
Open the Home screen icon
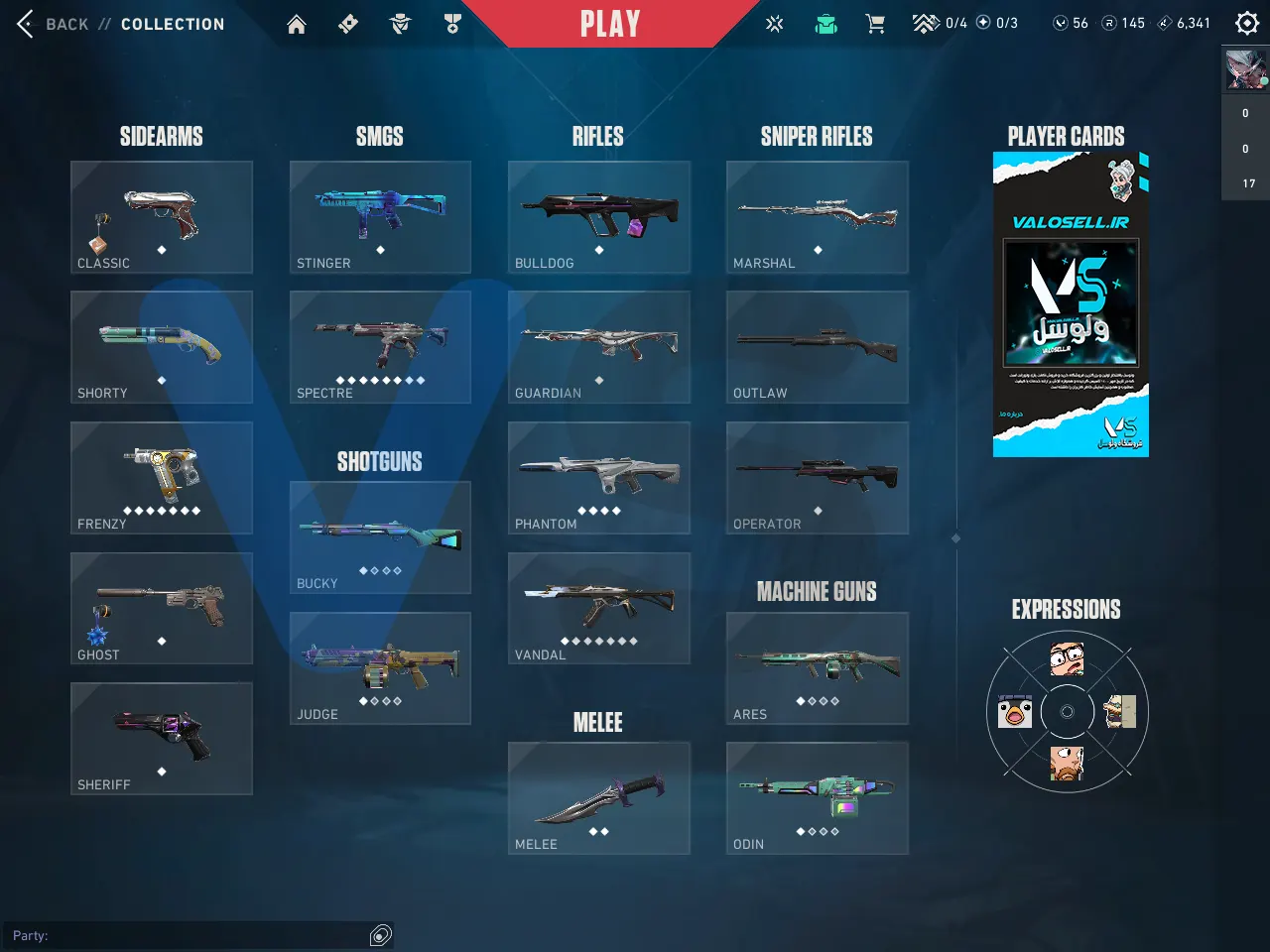coord(296,23)
